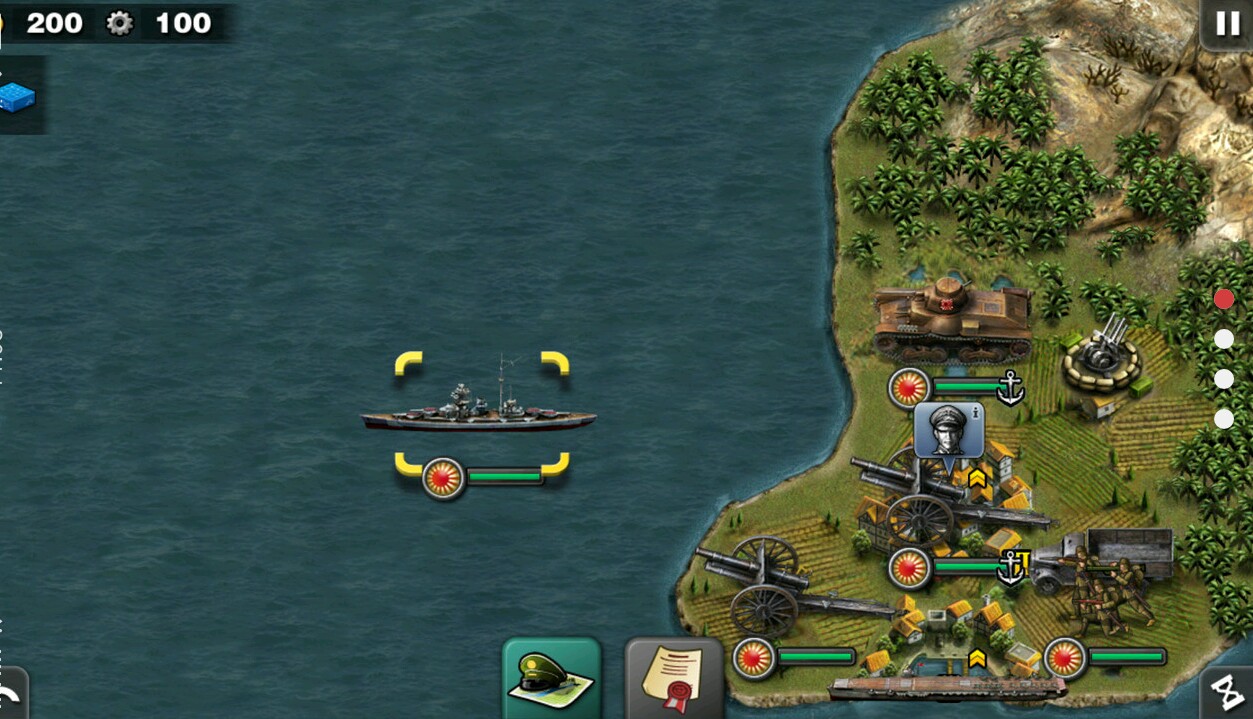End the turn using the hourglass button
Viewport: 1253px width, 719px height.
(1227, 692)
